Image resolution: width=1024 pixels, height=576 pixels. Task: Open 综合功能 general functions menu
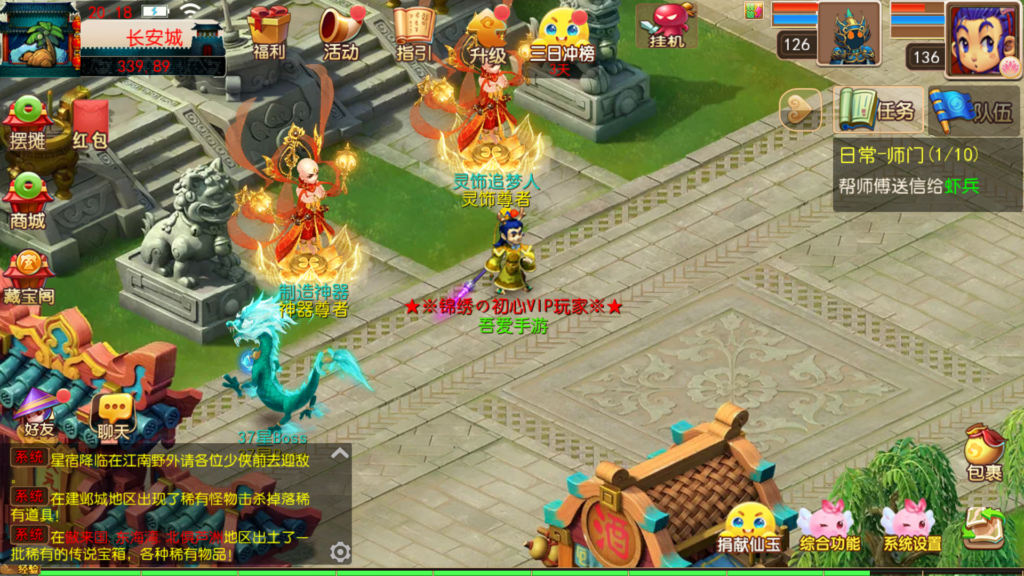pos(830,527)
